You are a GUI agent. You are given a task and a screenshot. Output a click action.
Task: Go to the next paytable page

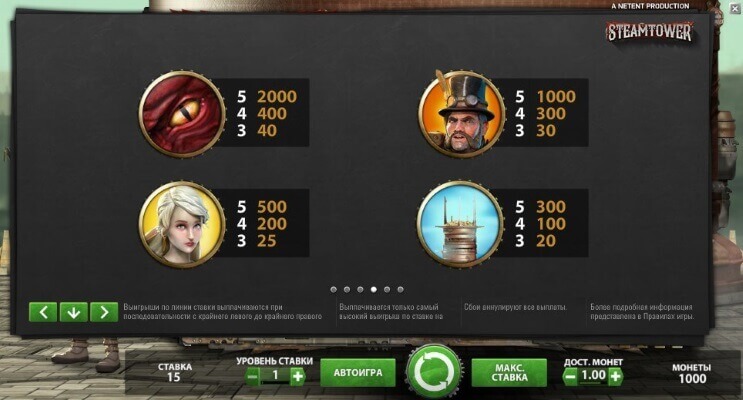[104, 312]
